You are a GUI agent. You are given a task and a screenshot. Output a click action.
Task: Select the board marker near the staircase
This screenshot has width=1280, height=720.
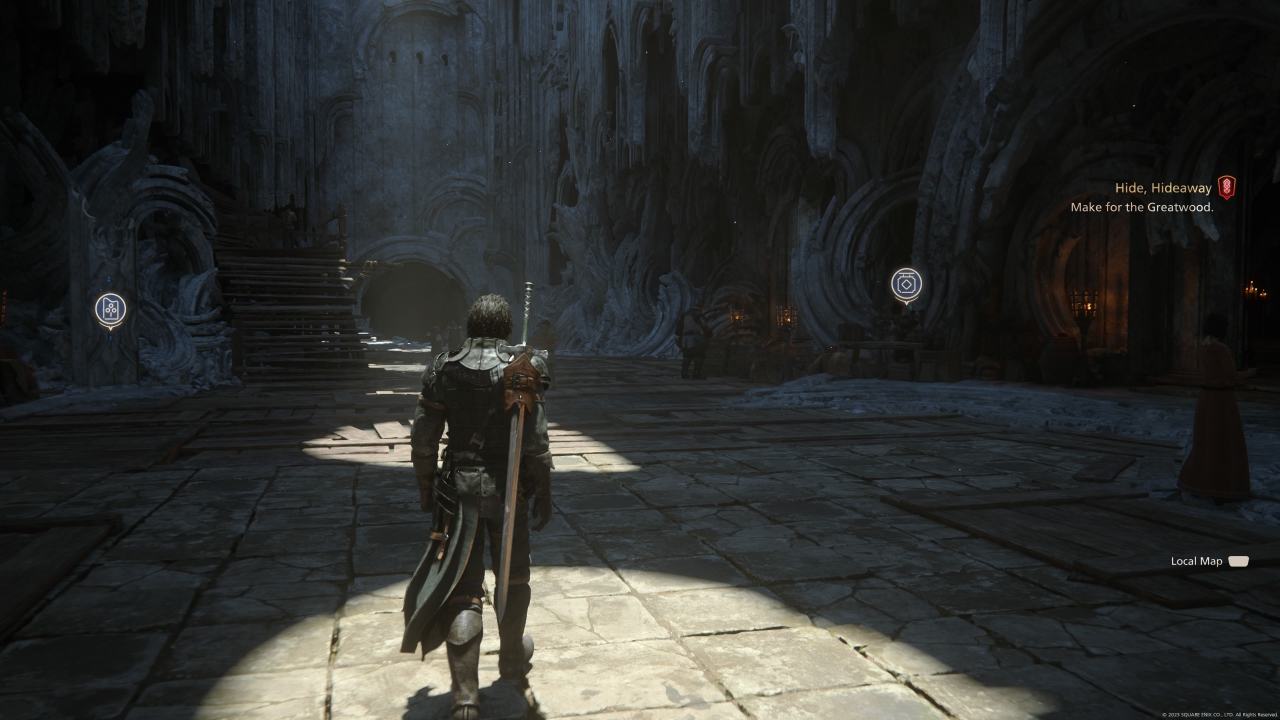(110, 309)
